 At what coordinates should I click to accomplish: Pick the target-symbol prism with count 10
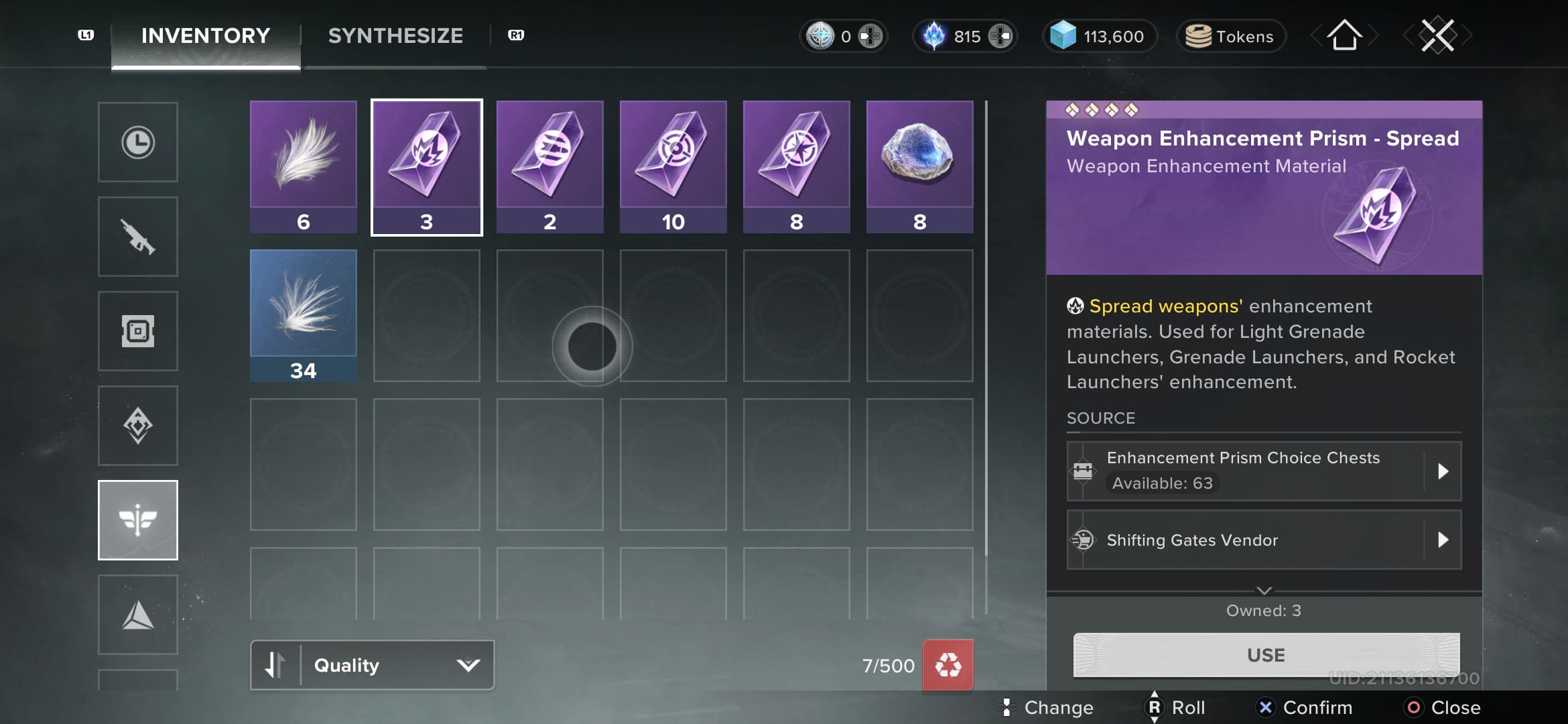pos(673,166)
